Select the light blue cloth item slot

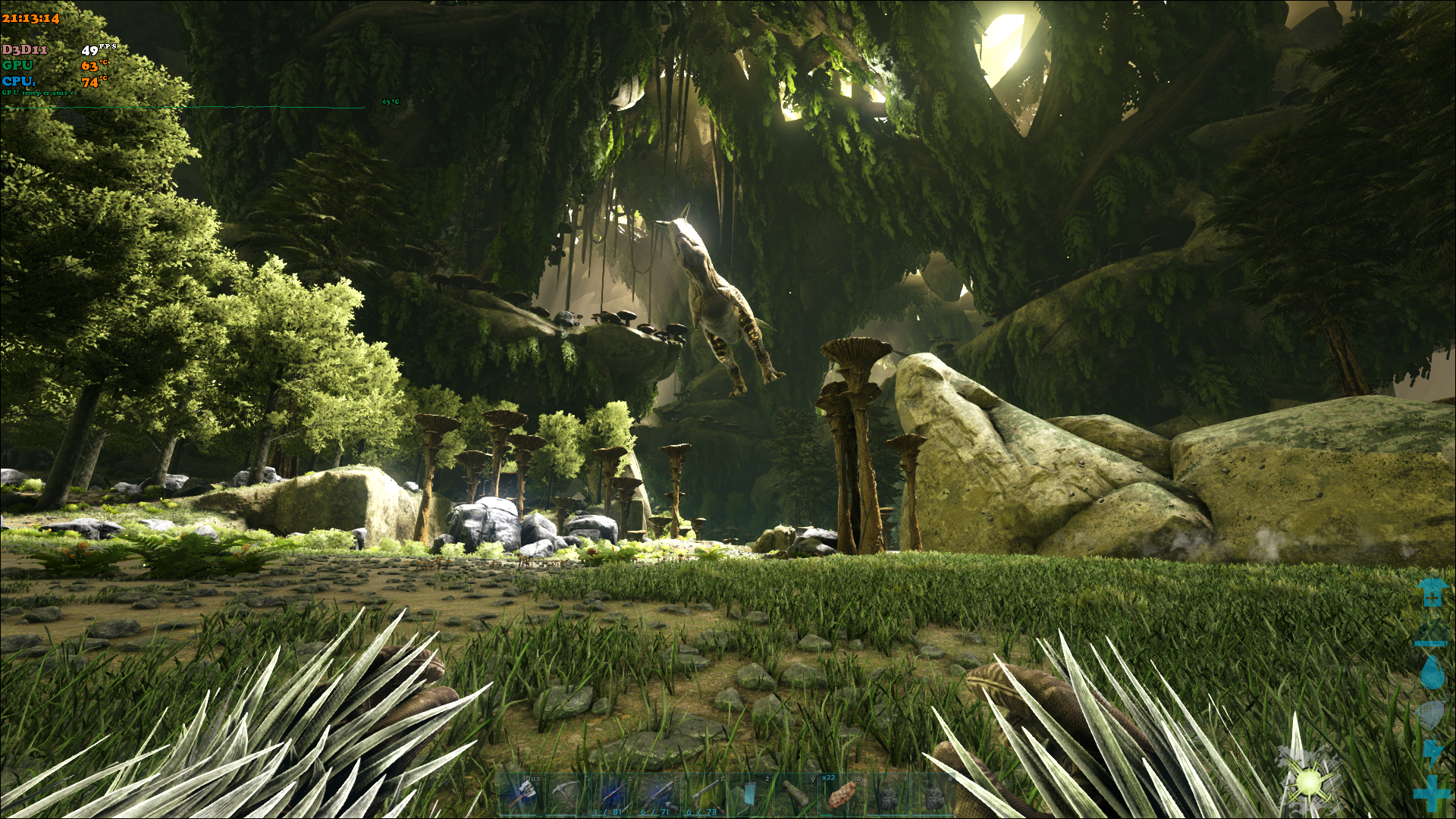[750, 794]
